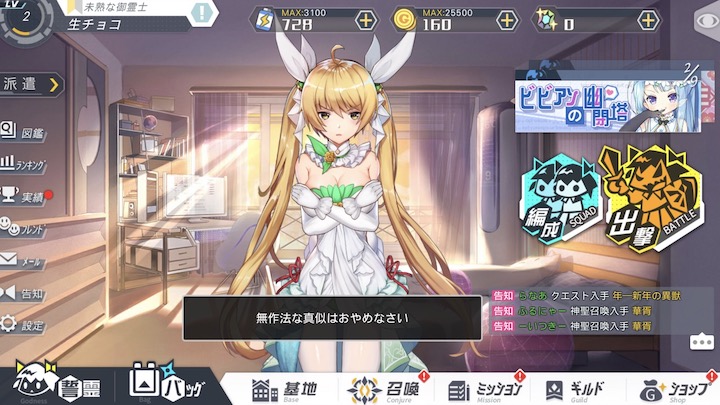This screenshot has width=720, height=405.
Task: Add more stamina with the plus button
Action: coord(366,19)
